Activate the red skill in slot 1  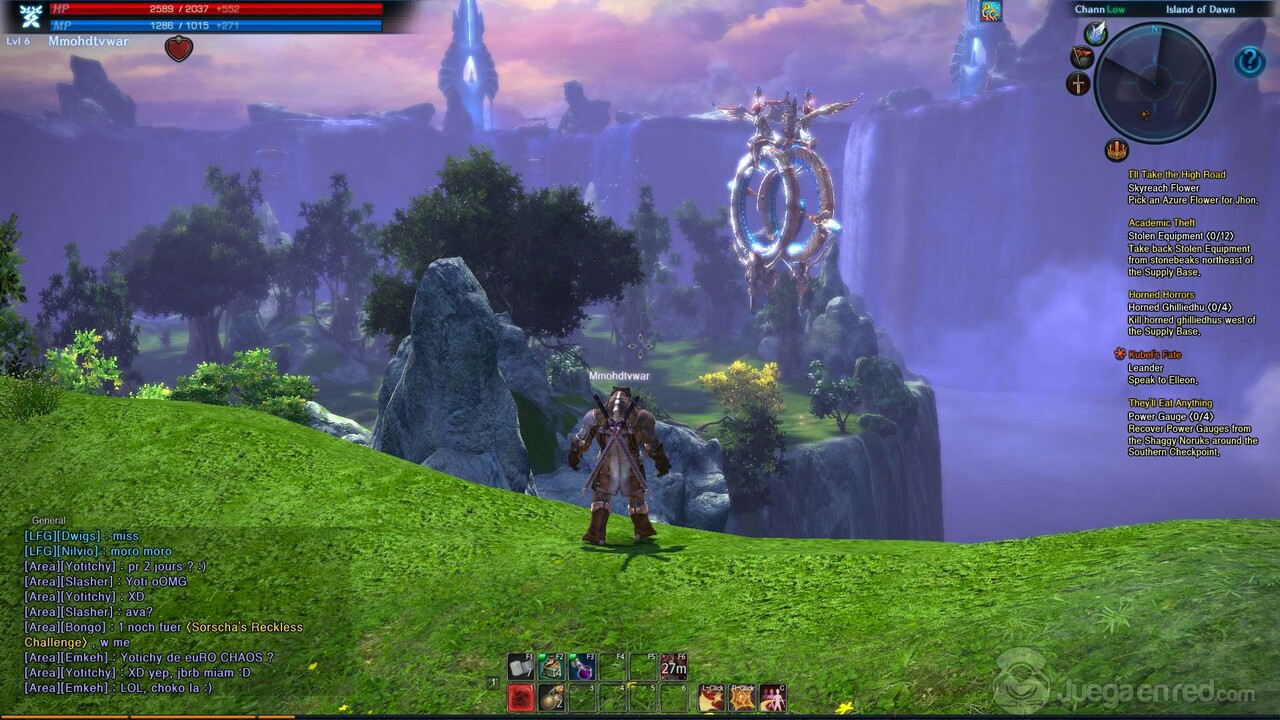[x=520, y=697]
